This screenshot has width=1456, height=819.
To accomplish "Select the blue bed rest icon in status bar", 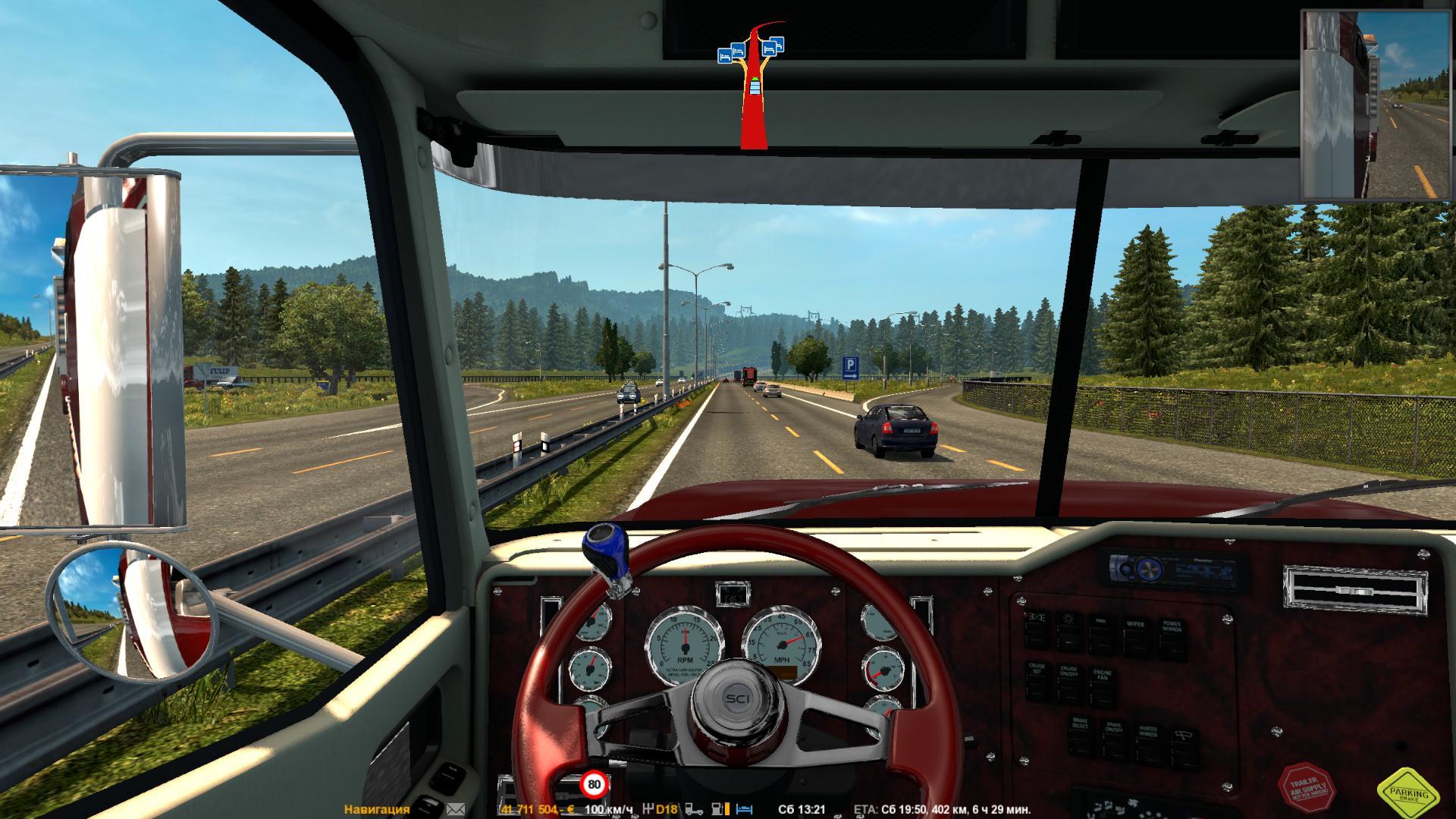I will point(745,809).
